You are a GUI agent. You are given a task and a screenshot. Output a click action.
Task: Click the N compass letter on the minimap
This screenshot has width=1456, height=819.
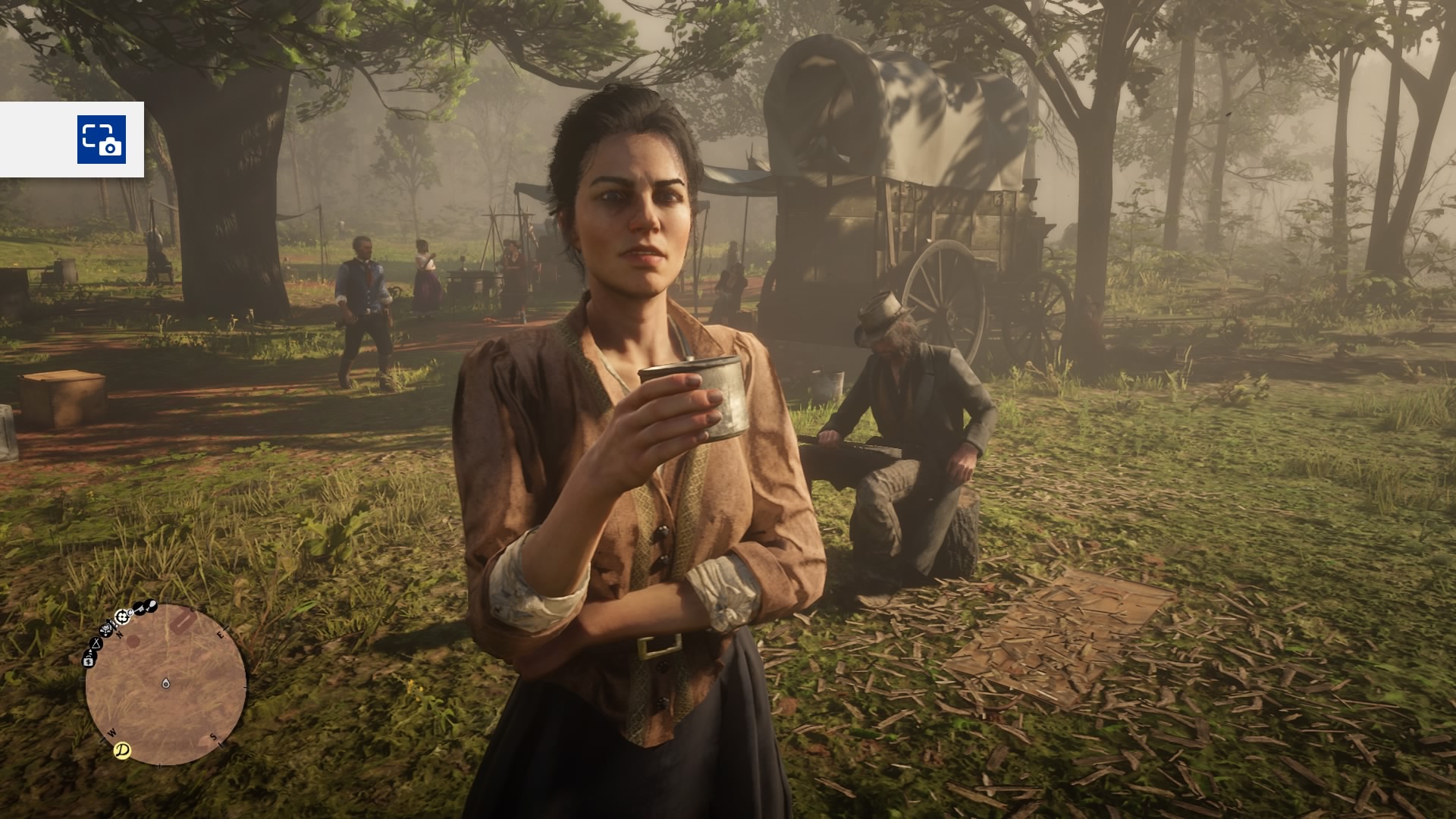click(x=119, y=634)
